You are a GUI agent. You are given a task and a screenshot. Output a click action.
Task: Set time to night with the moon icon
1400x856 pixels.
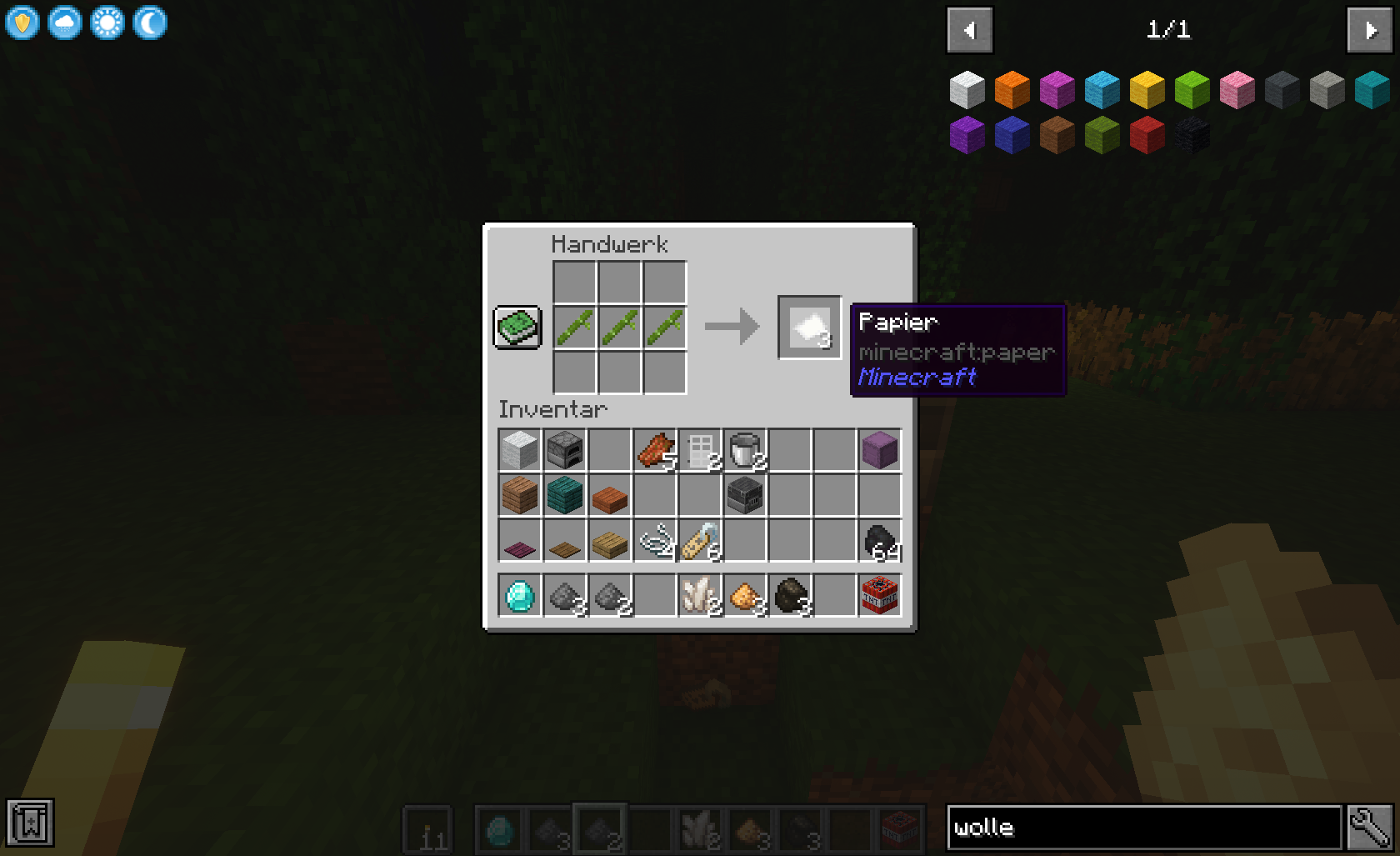point(150,23)
